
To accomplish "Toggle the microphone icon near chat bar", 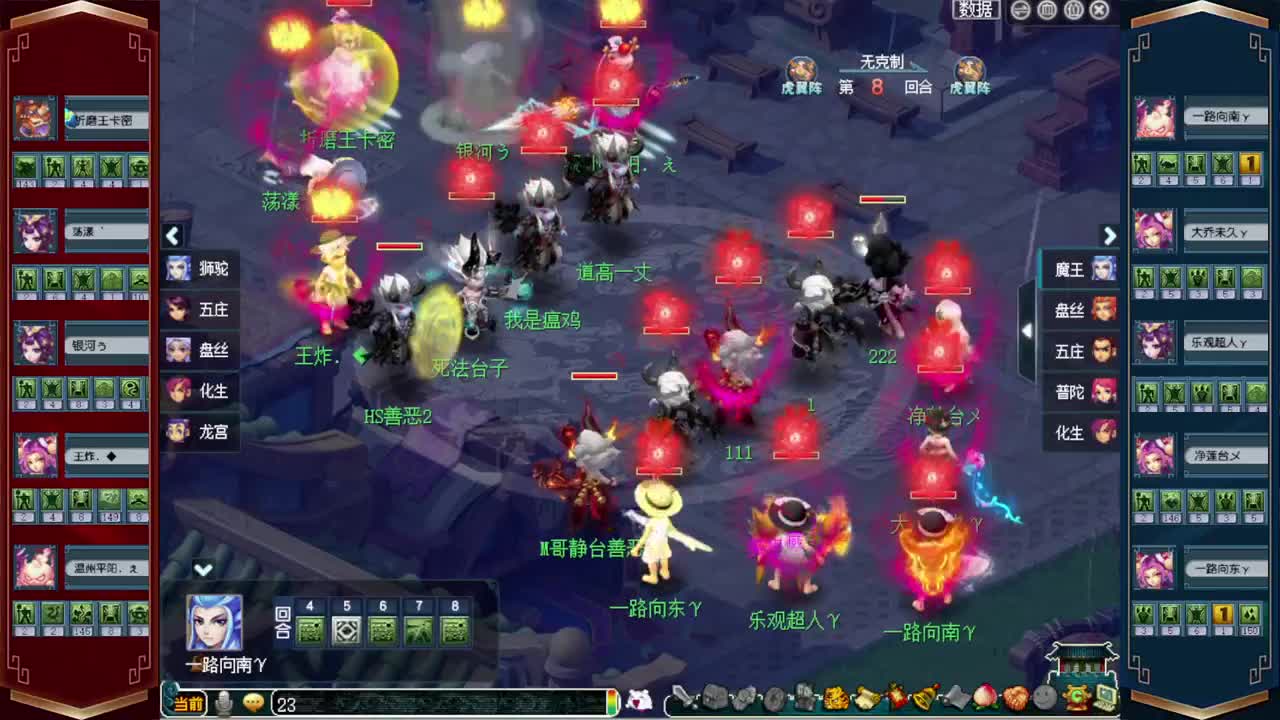I will coord(222,702).
